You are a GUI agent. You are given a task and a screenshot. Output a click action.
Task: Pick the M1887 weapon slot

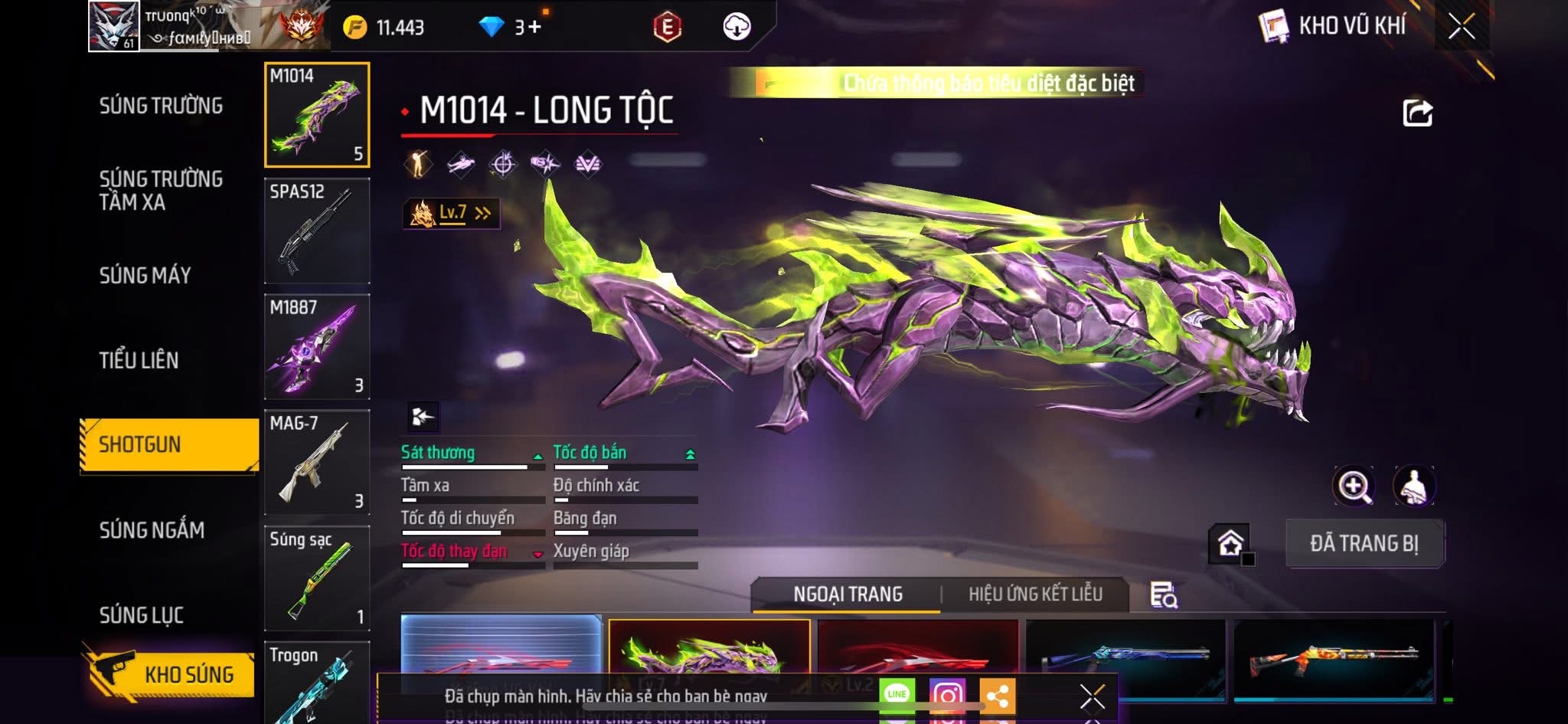coord(317,346)
